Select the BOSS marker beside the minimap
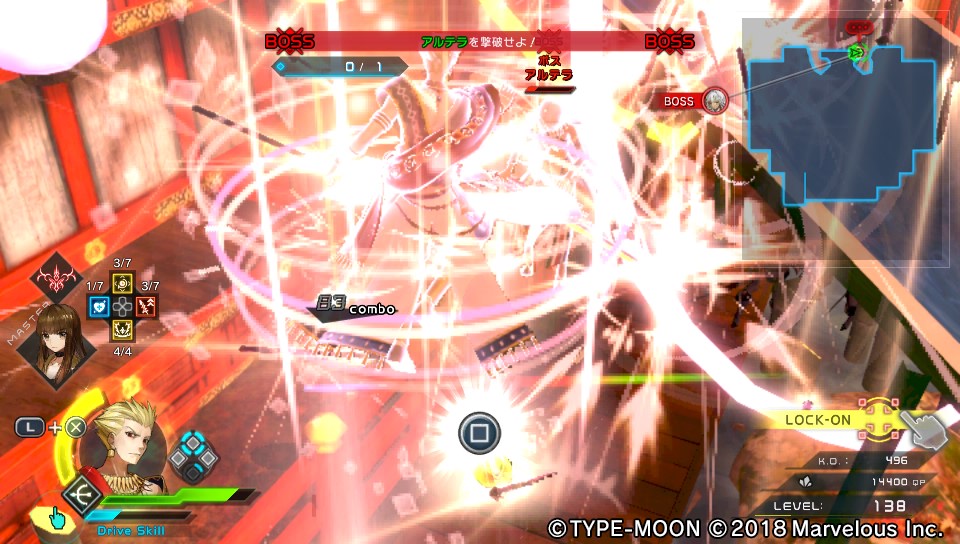 [714, 100]
